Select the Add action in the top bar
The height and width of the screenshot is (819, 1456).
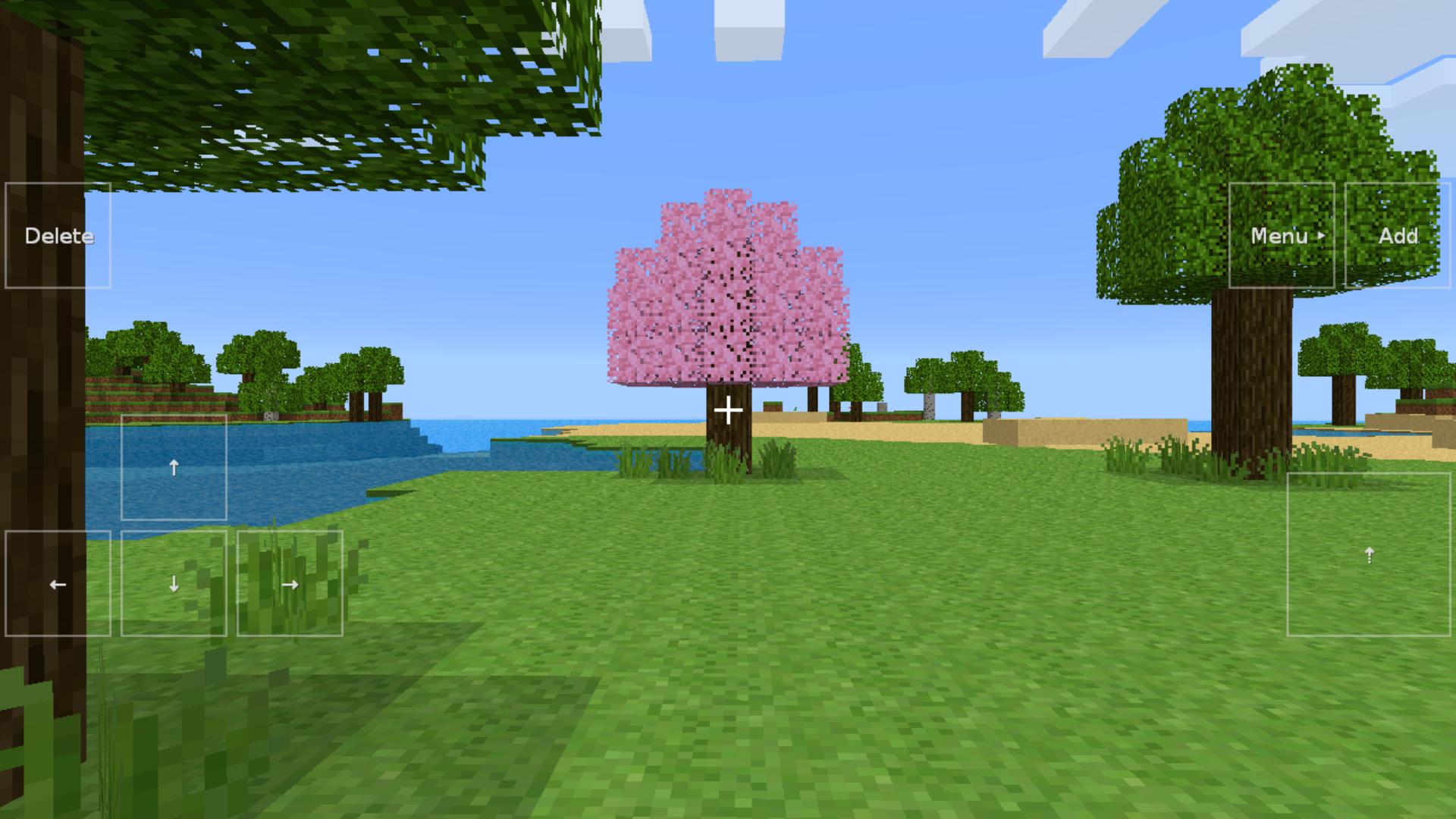pyautogui.click(x=1399, y=236)
